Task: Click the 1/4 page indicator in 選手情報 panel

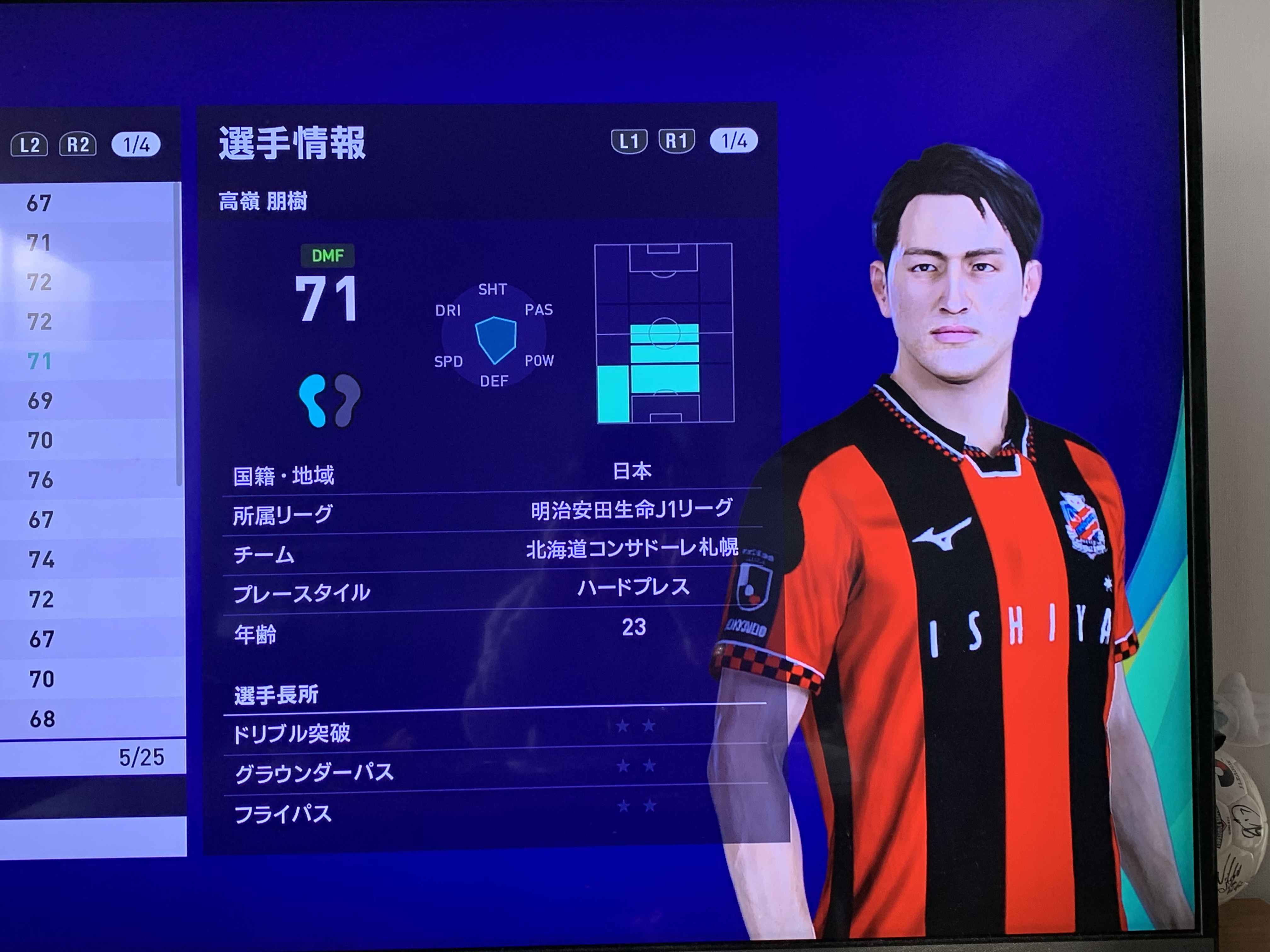Action: pyautogui.click(x=734, y=141)
